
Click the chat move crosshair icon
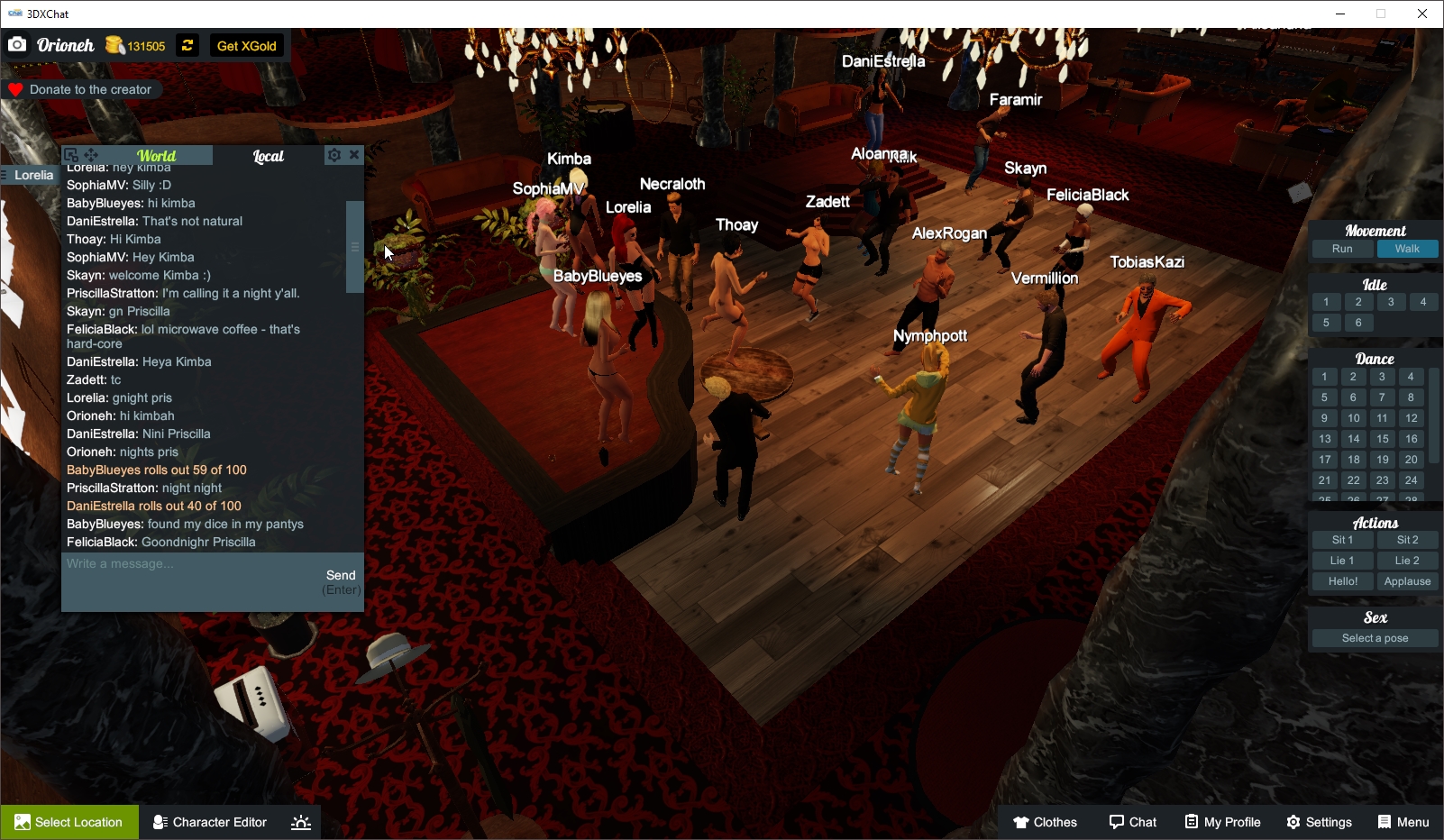pos(90,154)
